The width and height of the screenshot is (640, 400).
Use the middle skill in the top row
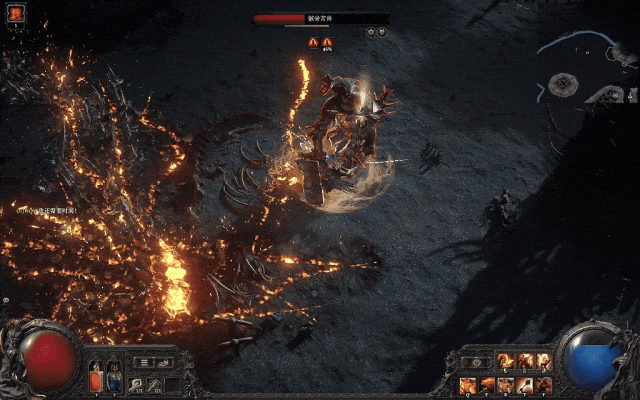525,362
